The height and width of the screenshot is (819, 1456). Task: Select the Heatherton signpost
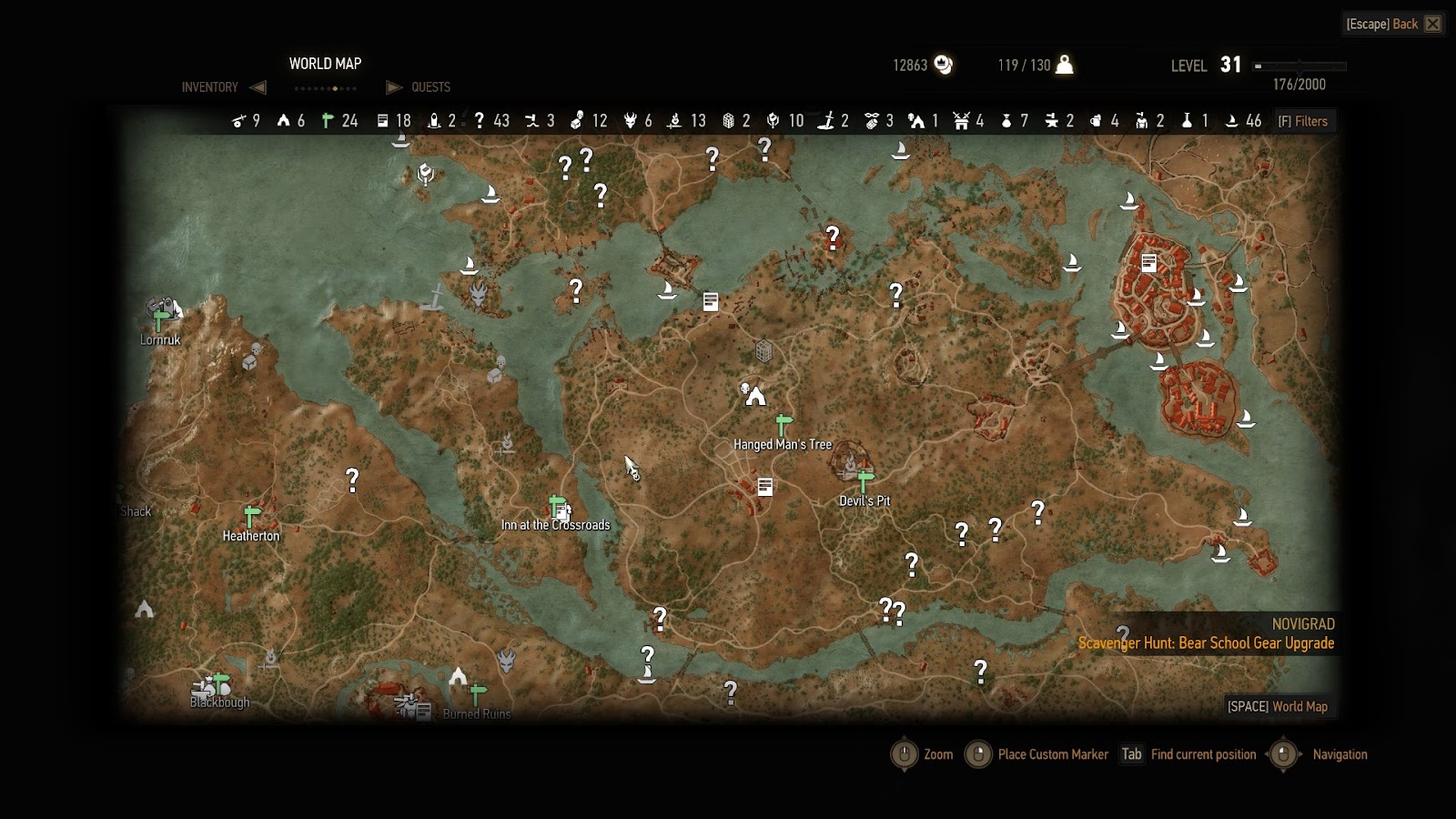[252, 517]
